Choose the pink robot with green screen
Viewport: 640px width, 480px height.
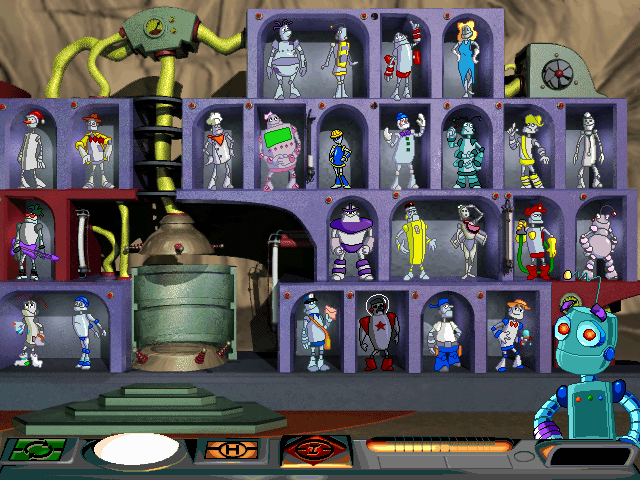(276, 150)
